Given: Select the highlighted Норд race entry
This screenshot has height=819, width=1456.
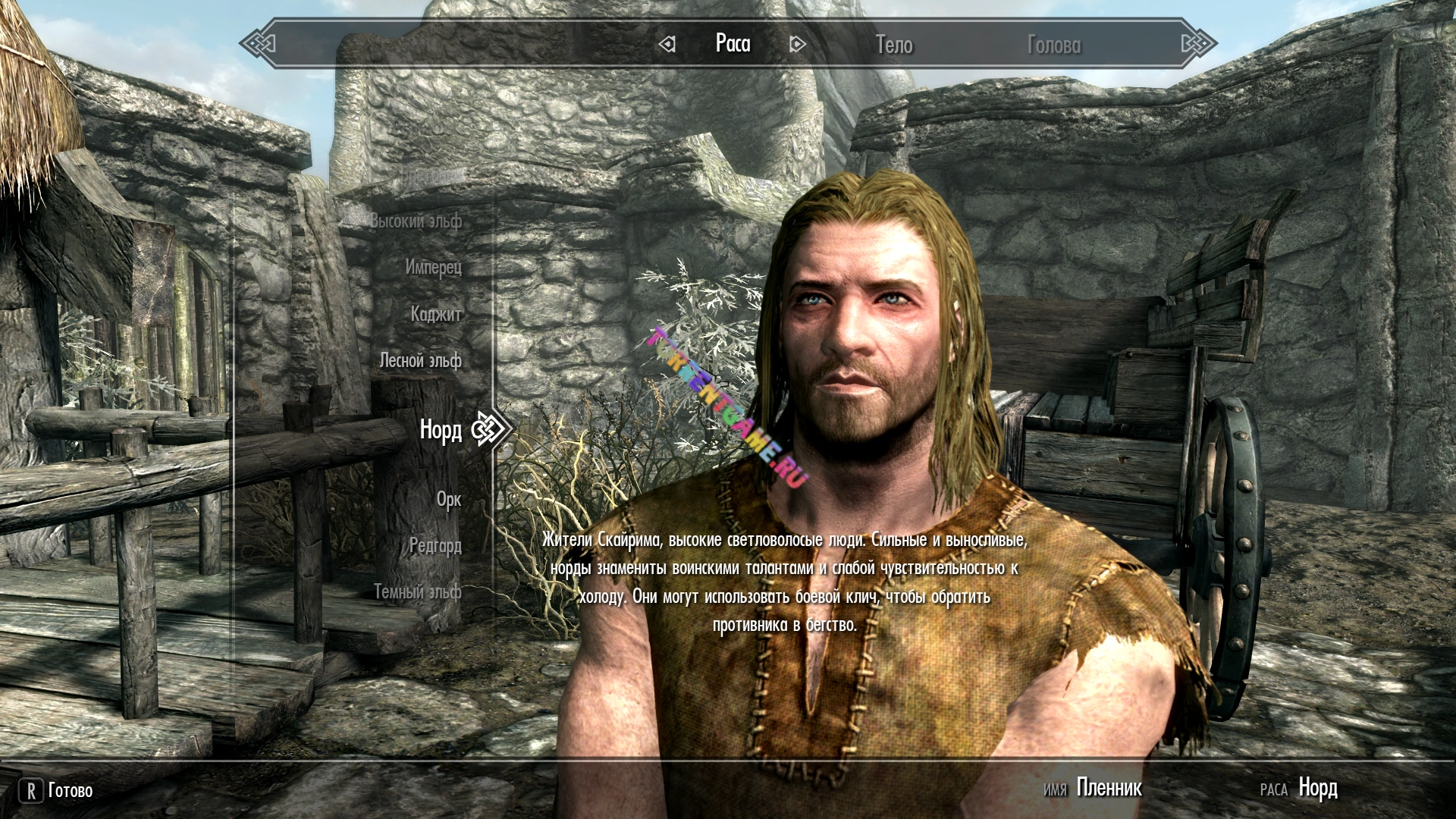Looking at the screenshot, I should pyautogui.click(x=441, y=431).
